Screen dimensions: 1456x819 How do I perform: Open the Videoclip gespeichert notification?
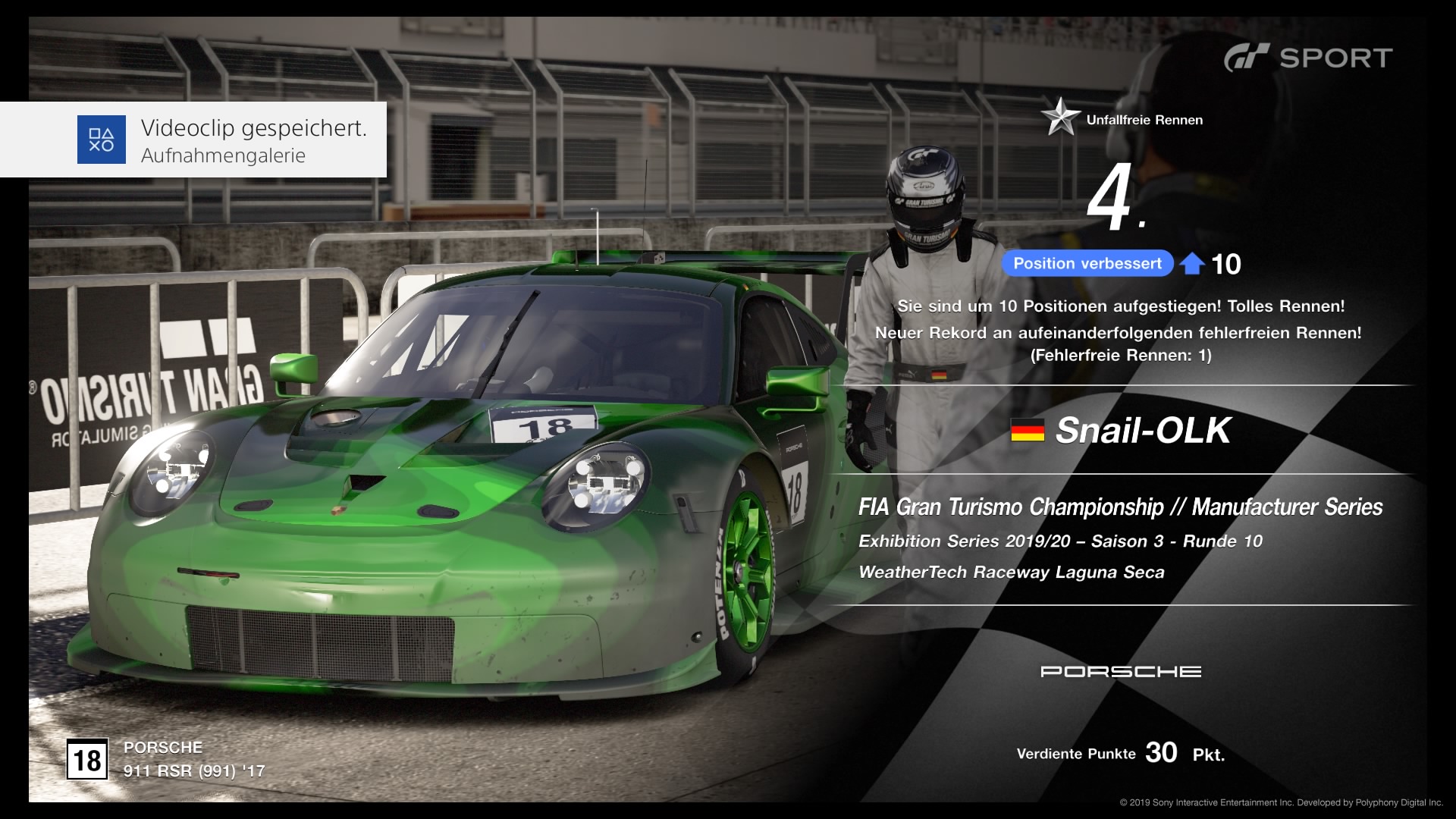click(194, 140)
